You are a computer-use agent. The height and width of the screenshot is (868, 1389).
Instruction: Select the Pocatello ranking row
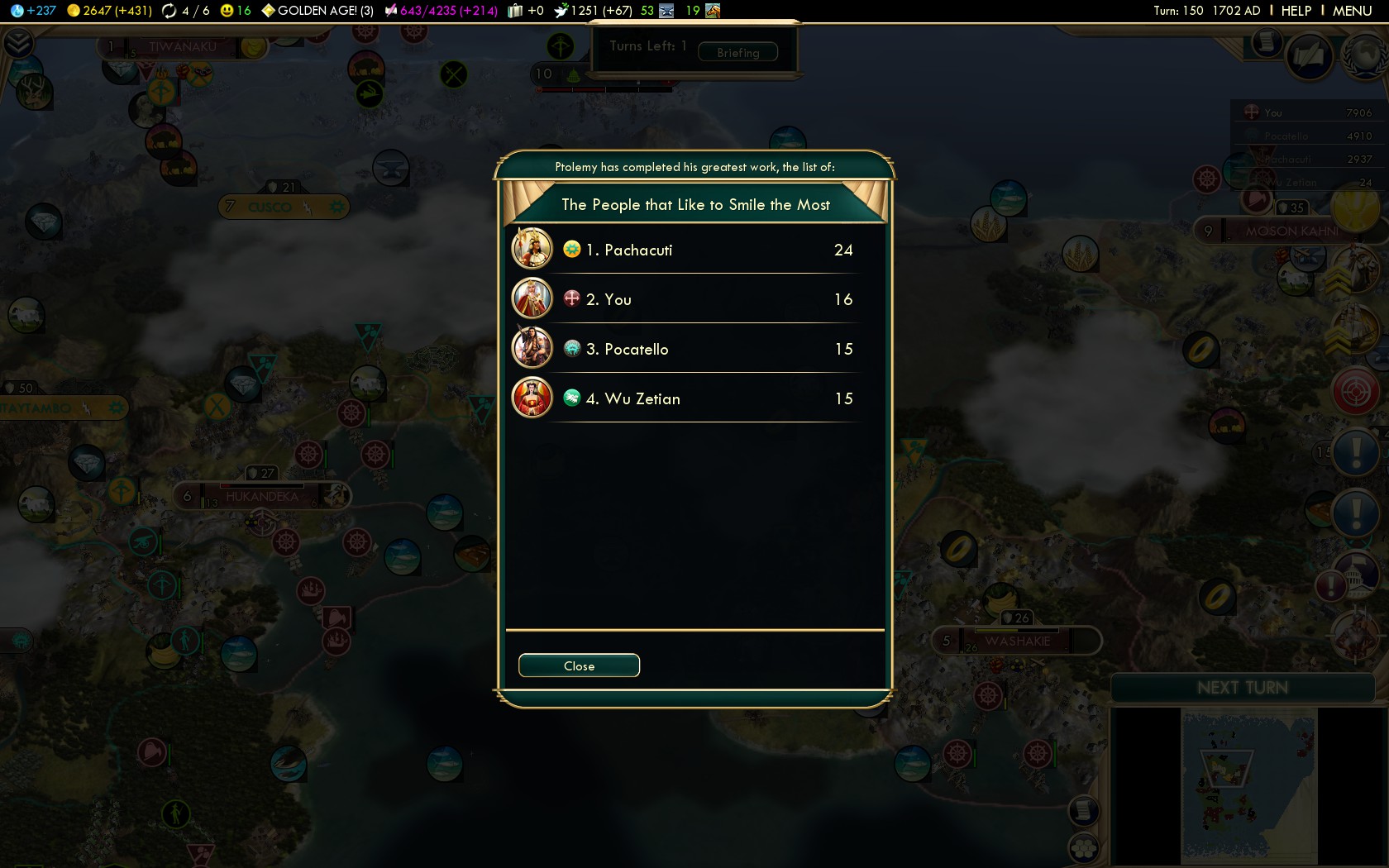pyautogui.click(x=694, y=349)
